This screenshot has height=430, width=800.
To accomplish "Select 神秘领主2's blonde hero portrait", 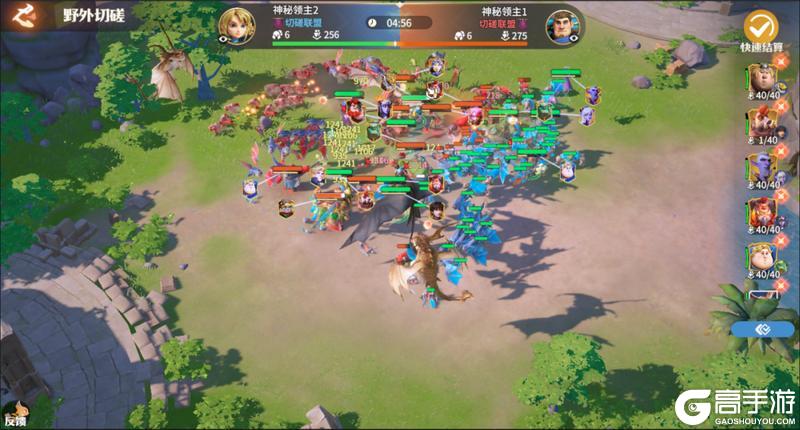I will click(x=236, y=24).
